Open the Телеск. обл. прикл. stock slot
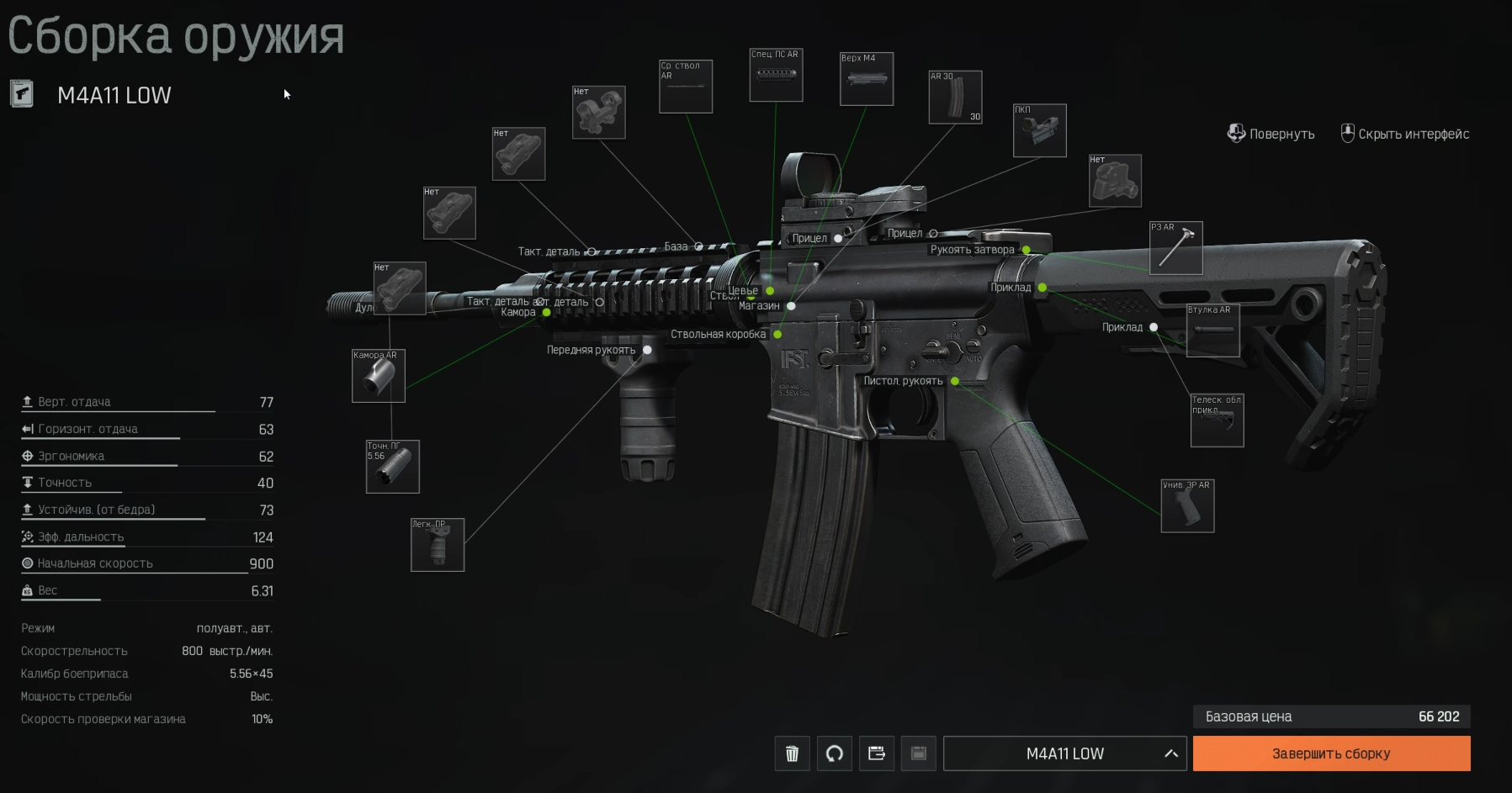 (1217, 420)
